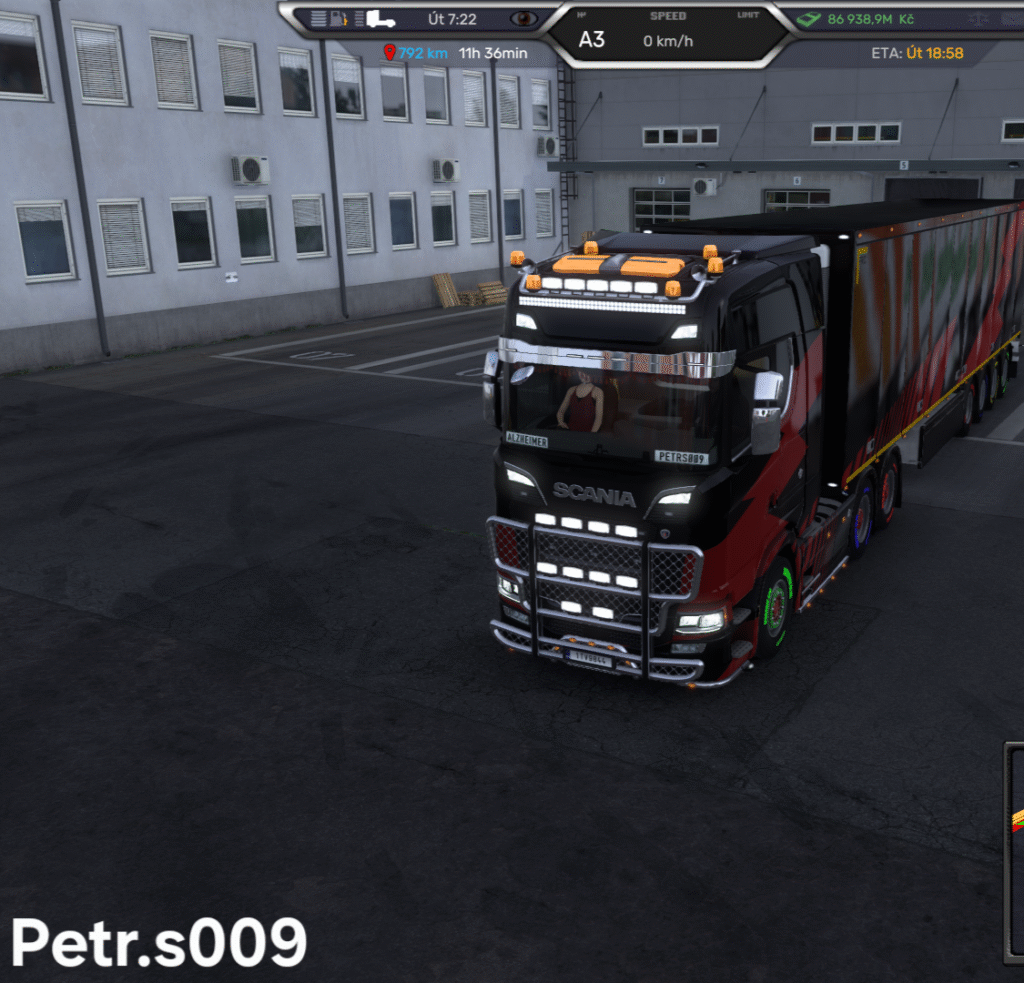1024x983 pixels.
Task: Click the eye fatigue indicator icon
Action: tap(523, 19)
